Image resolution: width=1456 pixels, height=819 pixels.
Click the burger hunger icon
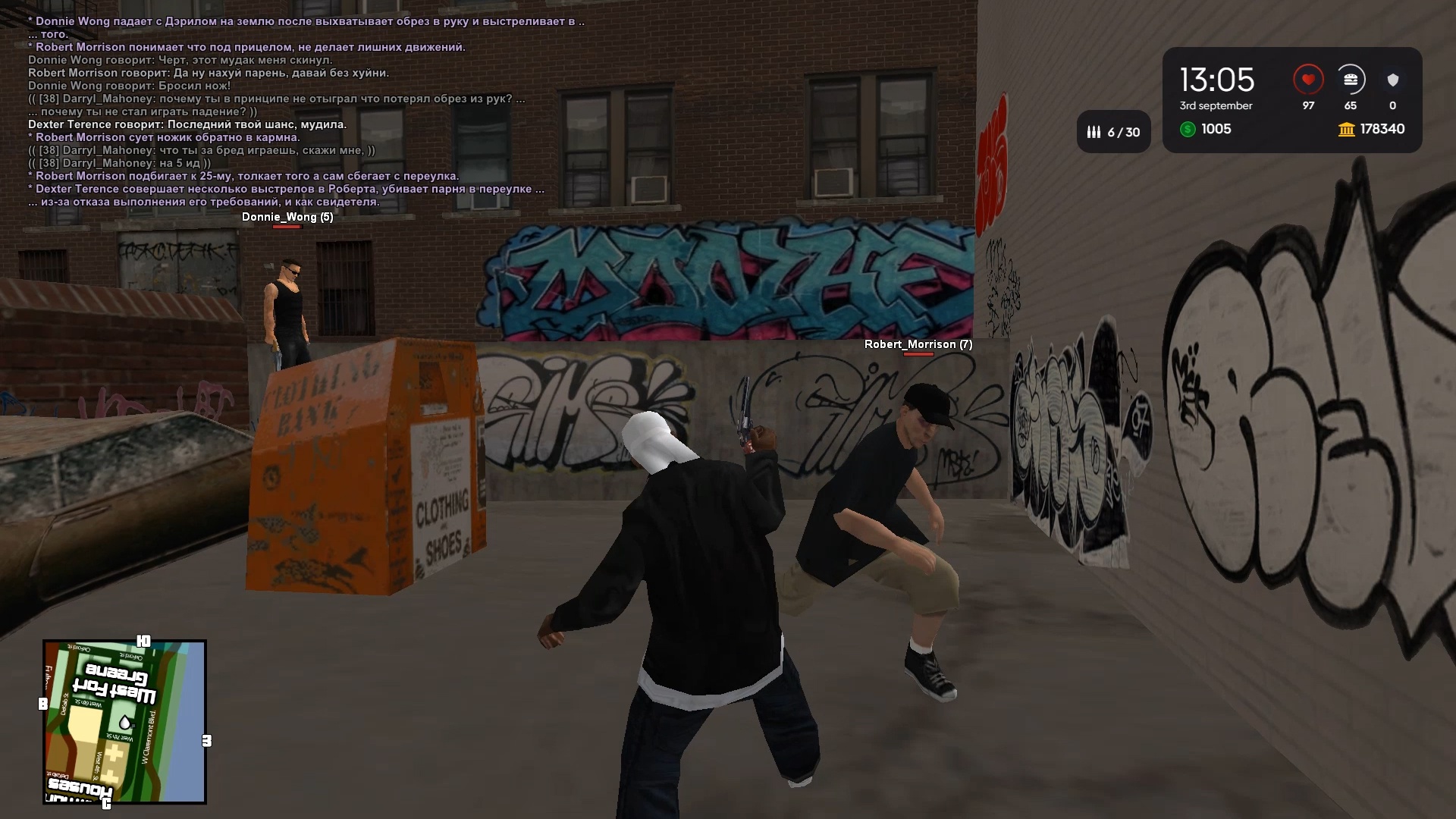pyautogui.click(x=1351, y=80)
